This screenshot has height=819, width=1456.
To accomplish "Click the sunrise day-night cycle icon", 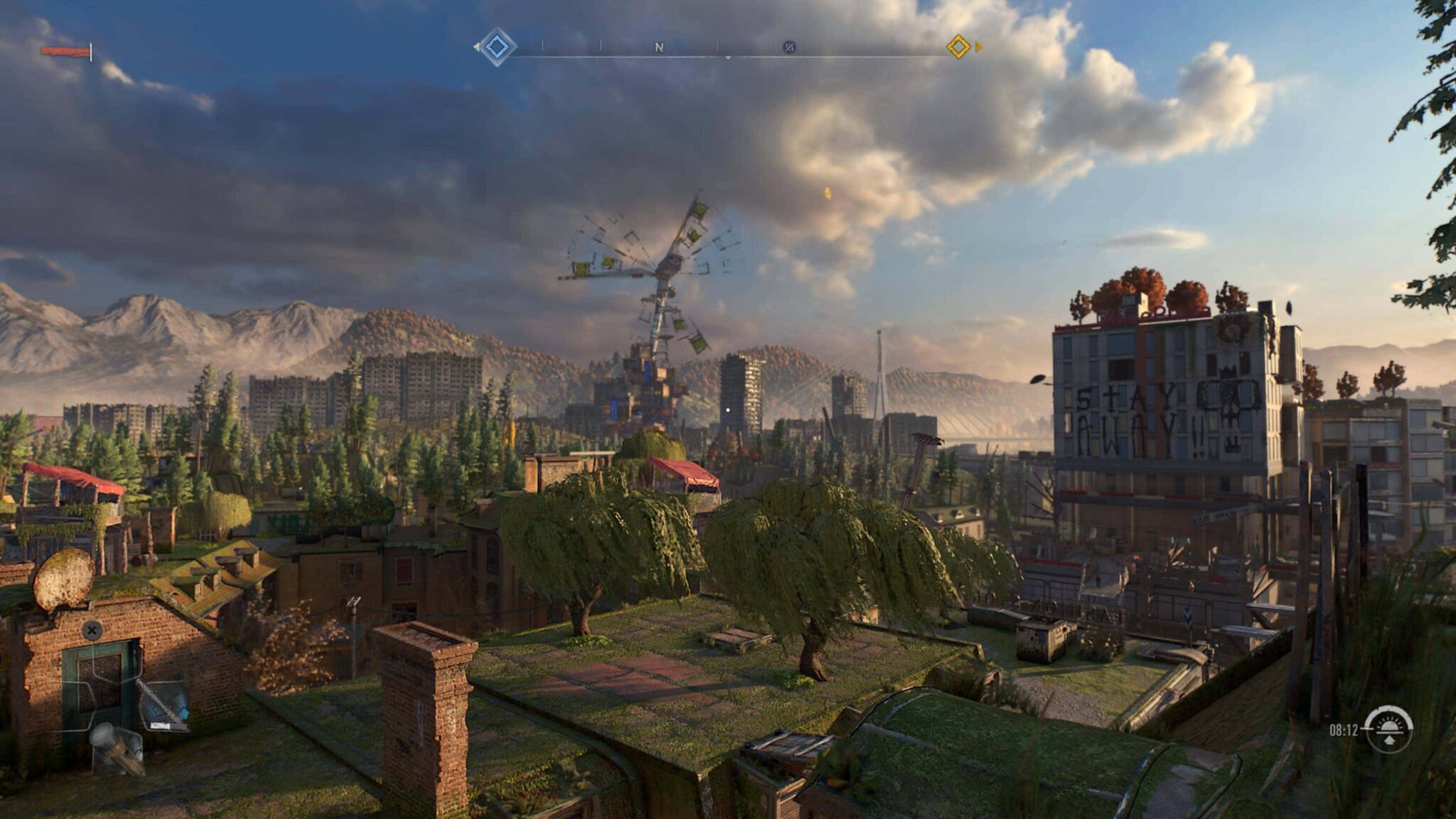I will (1389, 729).
